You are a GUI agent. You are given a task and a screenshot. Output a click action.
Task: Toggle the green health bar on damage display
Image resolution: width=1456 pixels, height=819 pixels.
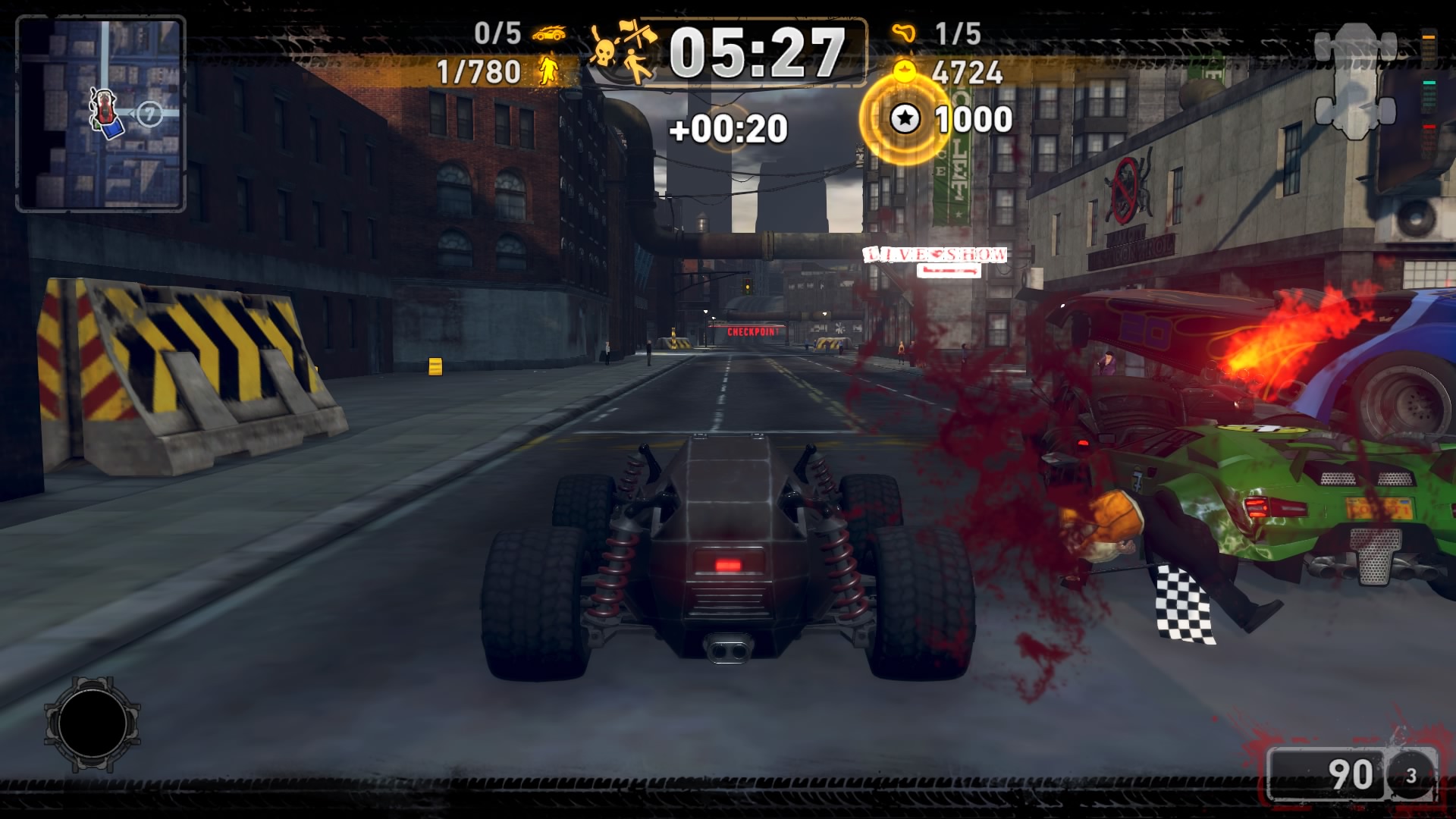click(1429, 83)
